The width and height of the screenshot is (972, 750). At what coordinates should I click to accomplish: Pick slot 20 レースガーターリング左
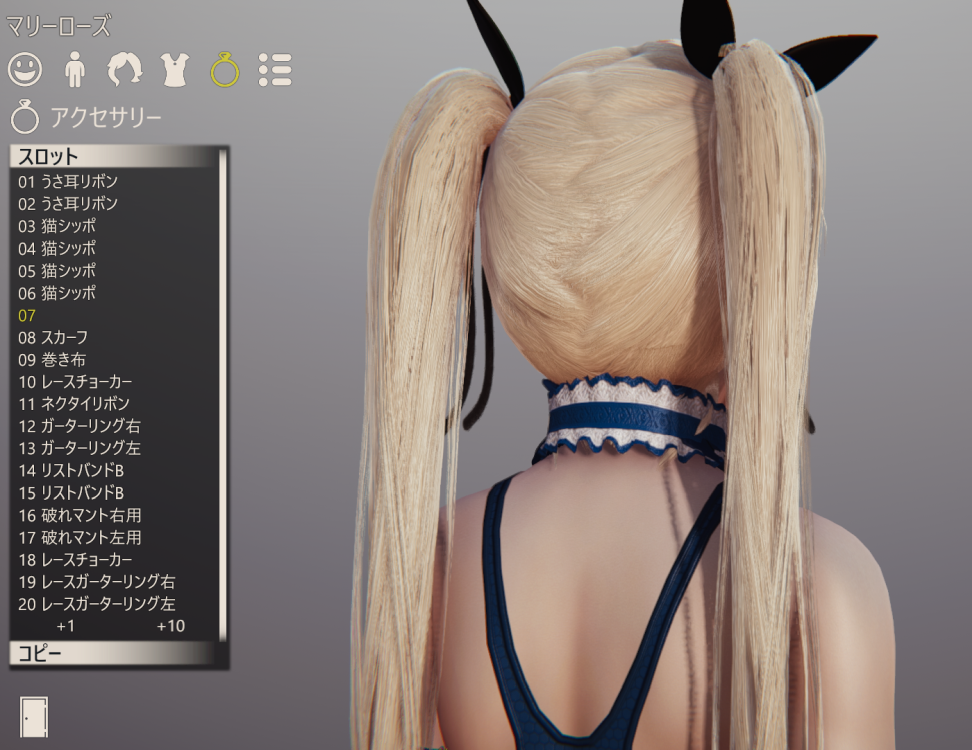coord(97,603)
